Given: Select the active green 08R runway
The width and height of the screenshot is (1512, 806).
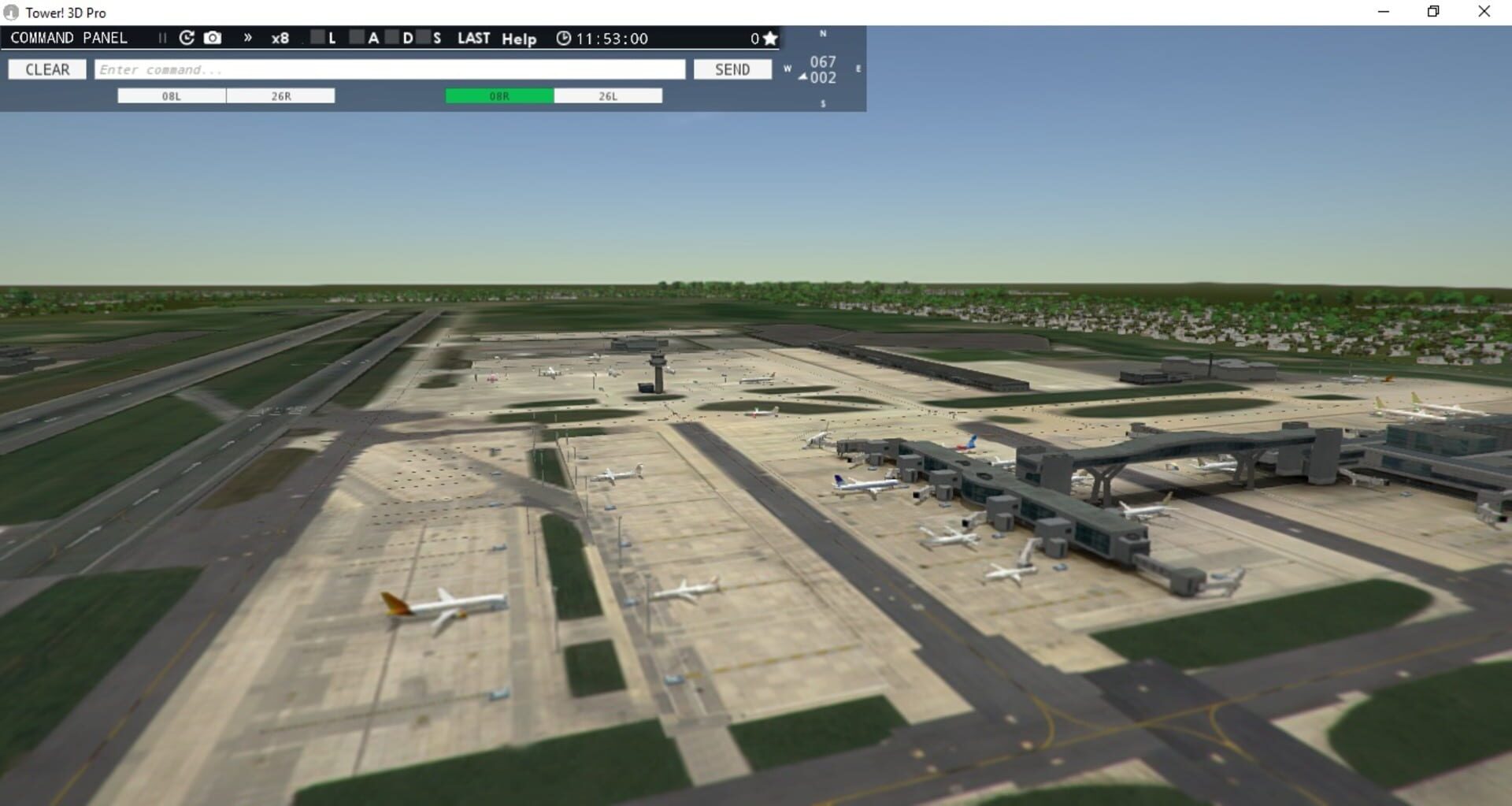Looking at the screenshot, I should (x=498, y=95).
